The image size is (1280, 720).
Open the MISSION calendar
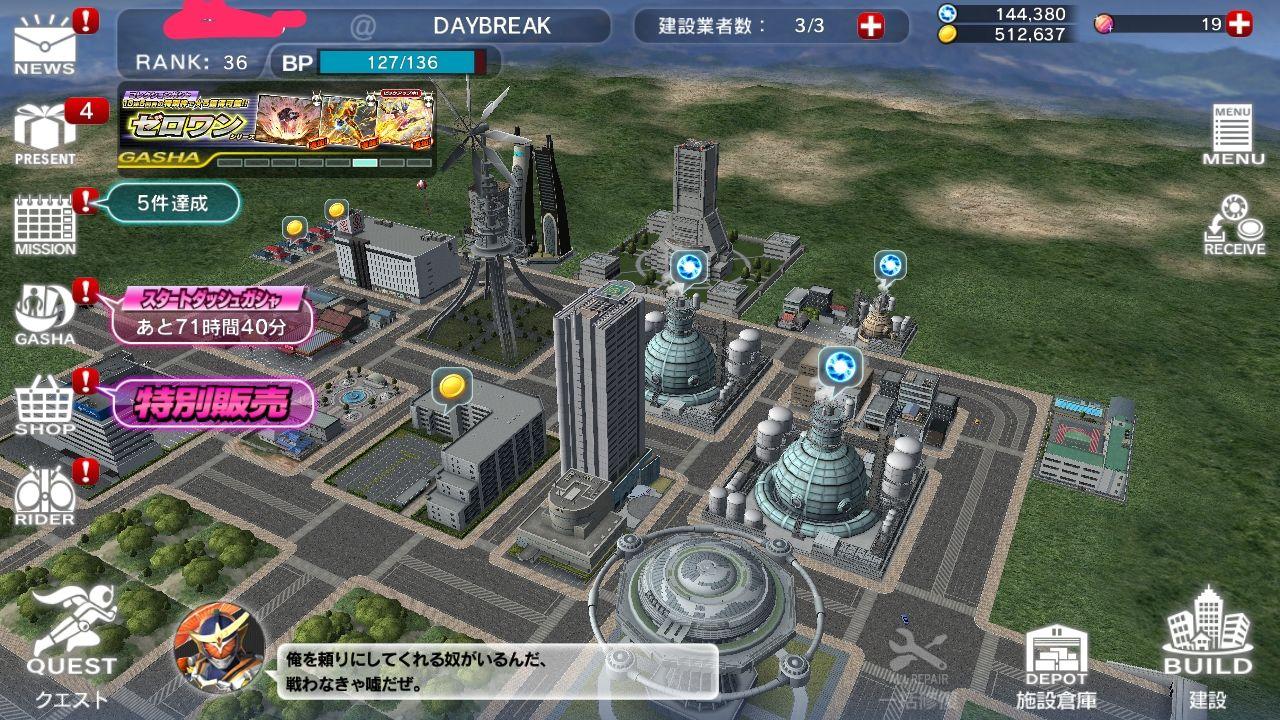[45, 224]
